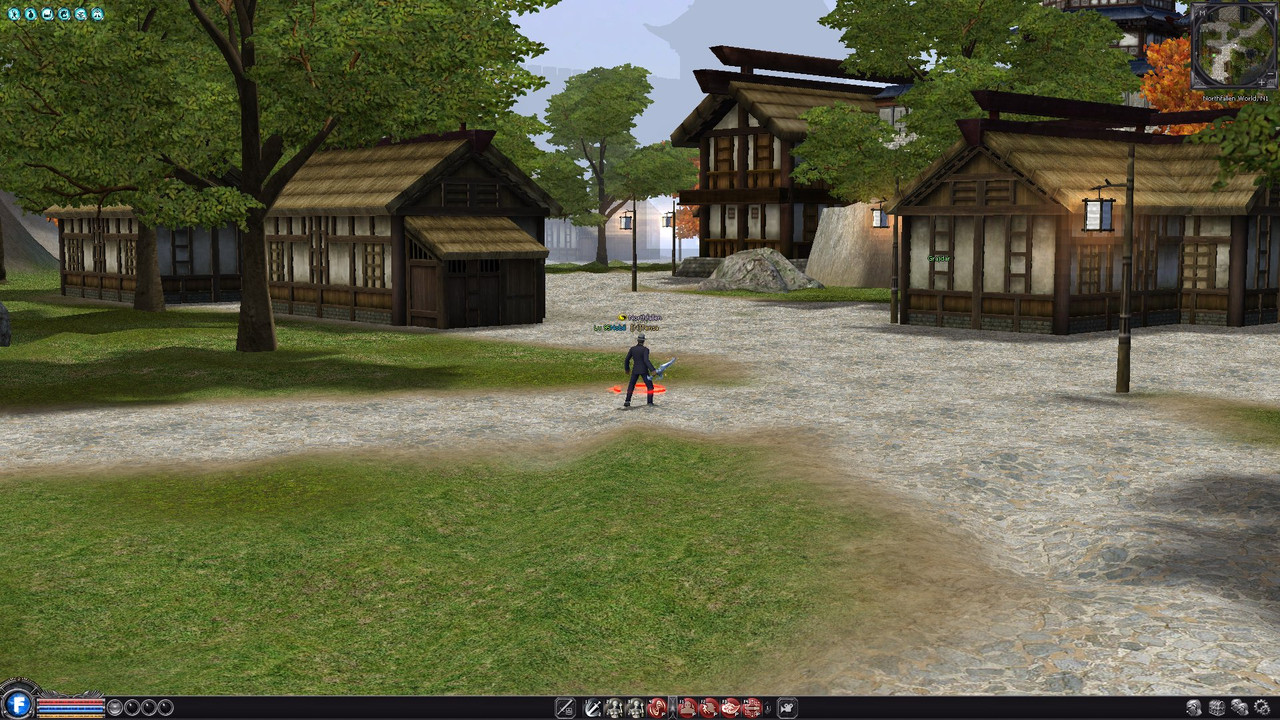Select the Grinder NPC near the building
The image size is (1280, 720).
(x=937, y=258)
